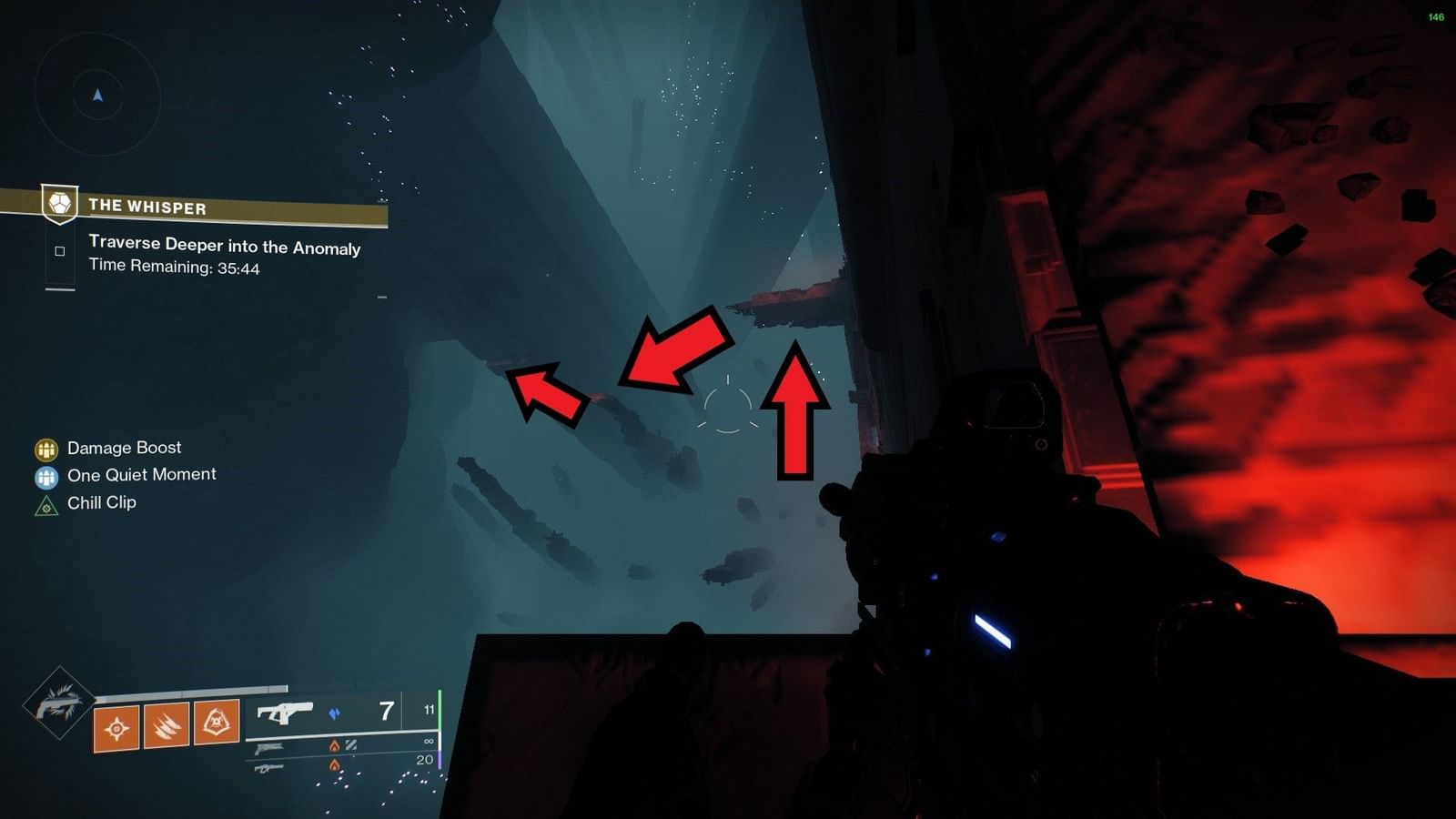This screenshot has width=1456, height=819.
Task: Toggle the equipped auto rifle slot active
Action: coord(283,714)
